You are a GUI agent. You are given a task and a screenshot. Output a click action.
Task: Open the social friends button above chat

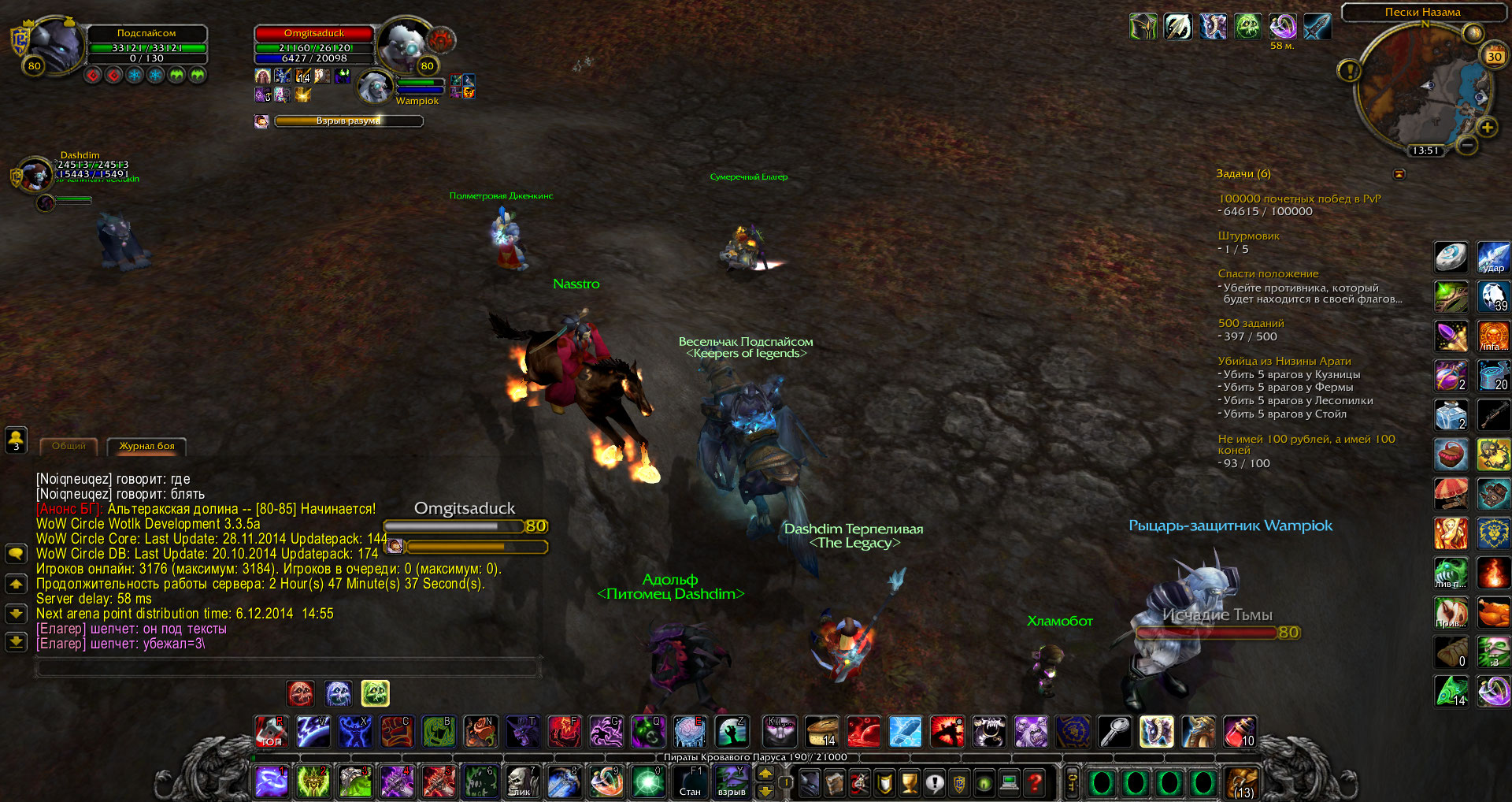click(x=16, y=440)
